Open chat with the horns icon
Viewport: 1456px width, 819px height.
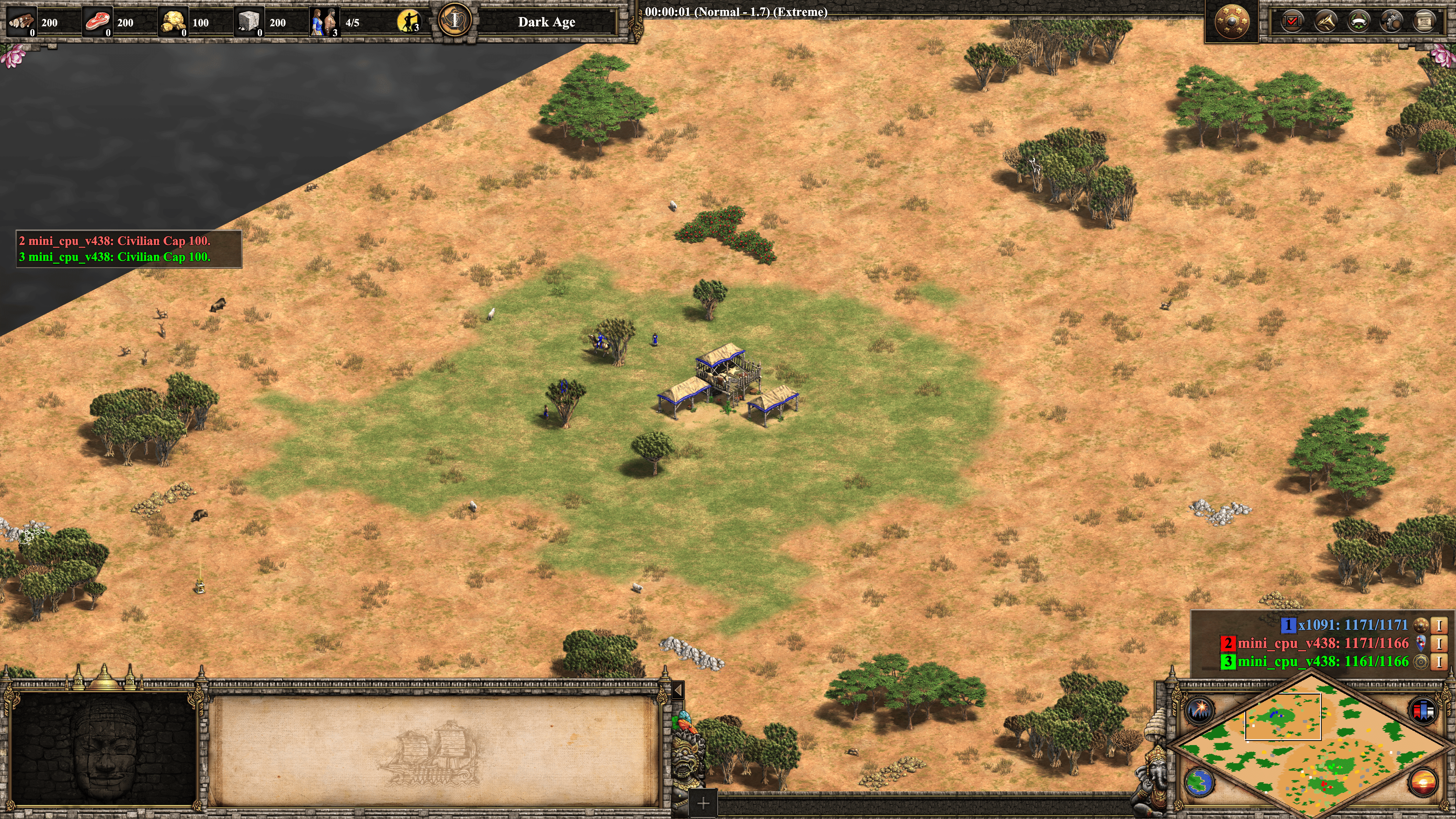coord(1326,22)
